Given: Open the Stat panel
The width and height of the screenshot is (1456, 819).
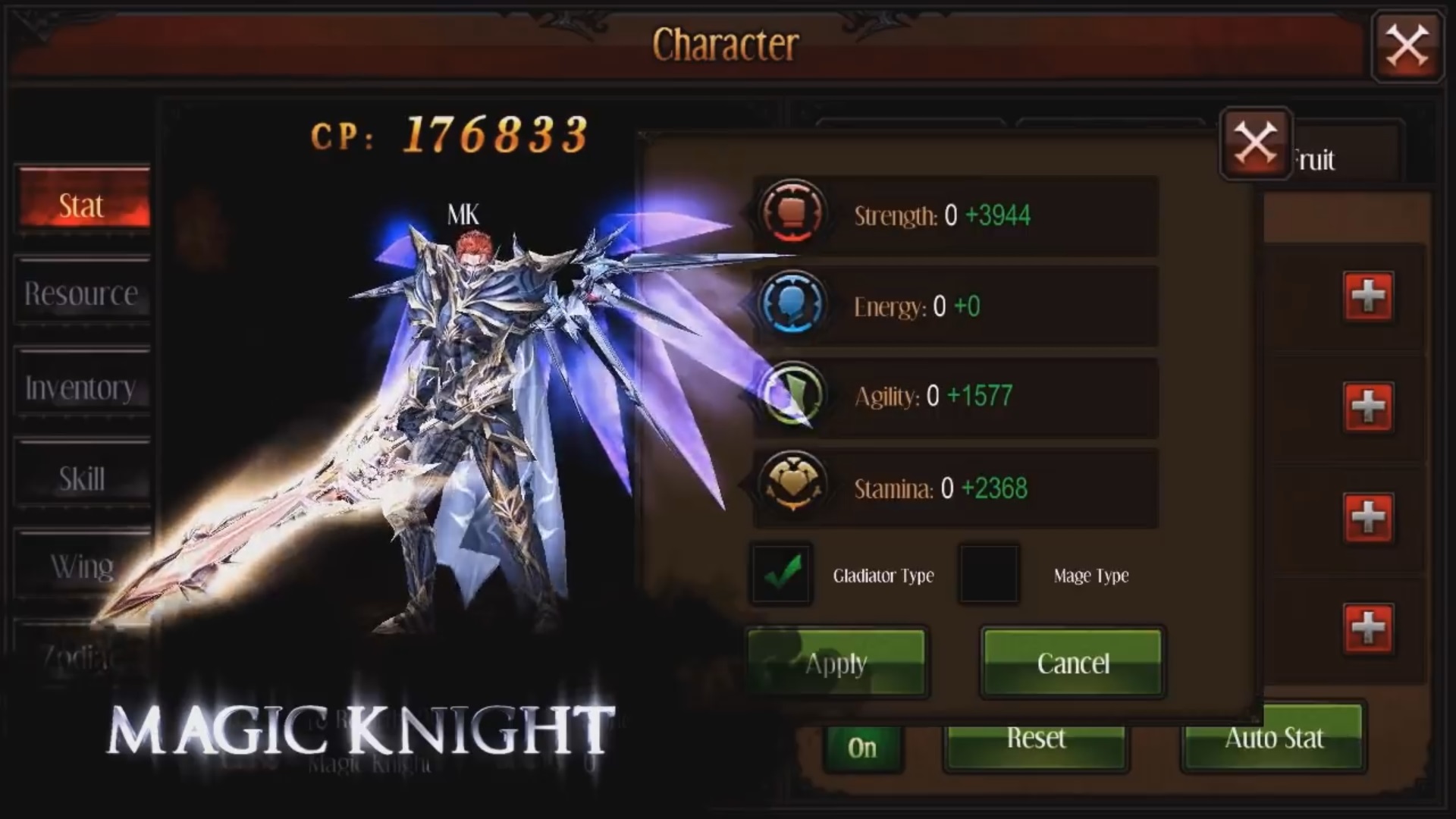Looking at the screenshot, I should (82, 205).
